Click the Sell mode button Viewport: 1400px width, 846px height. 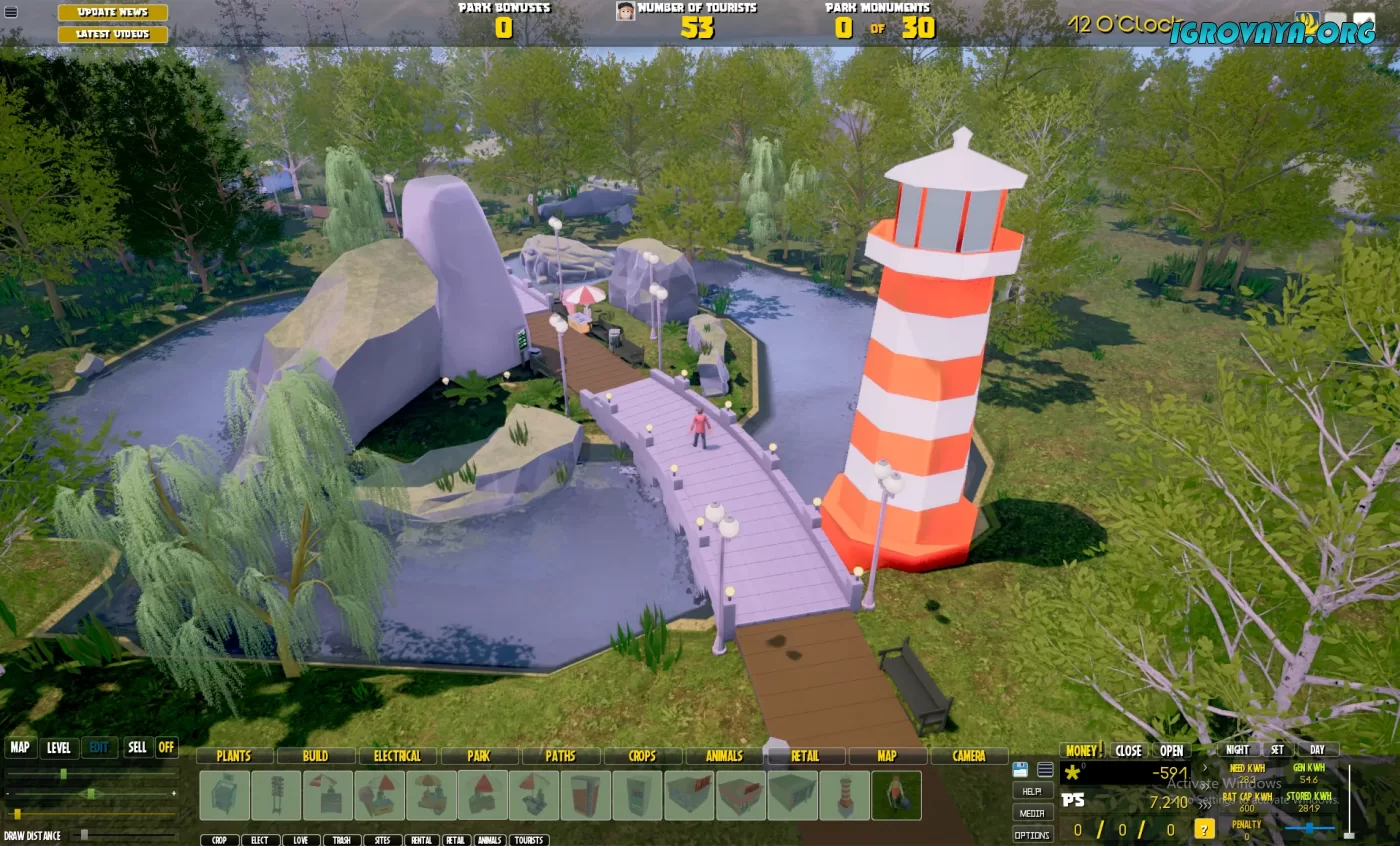[137, 747]
